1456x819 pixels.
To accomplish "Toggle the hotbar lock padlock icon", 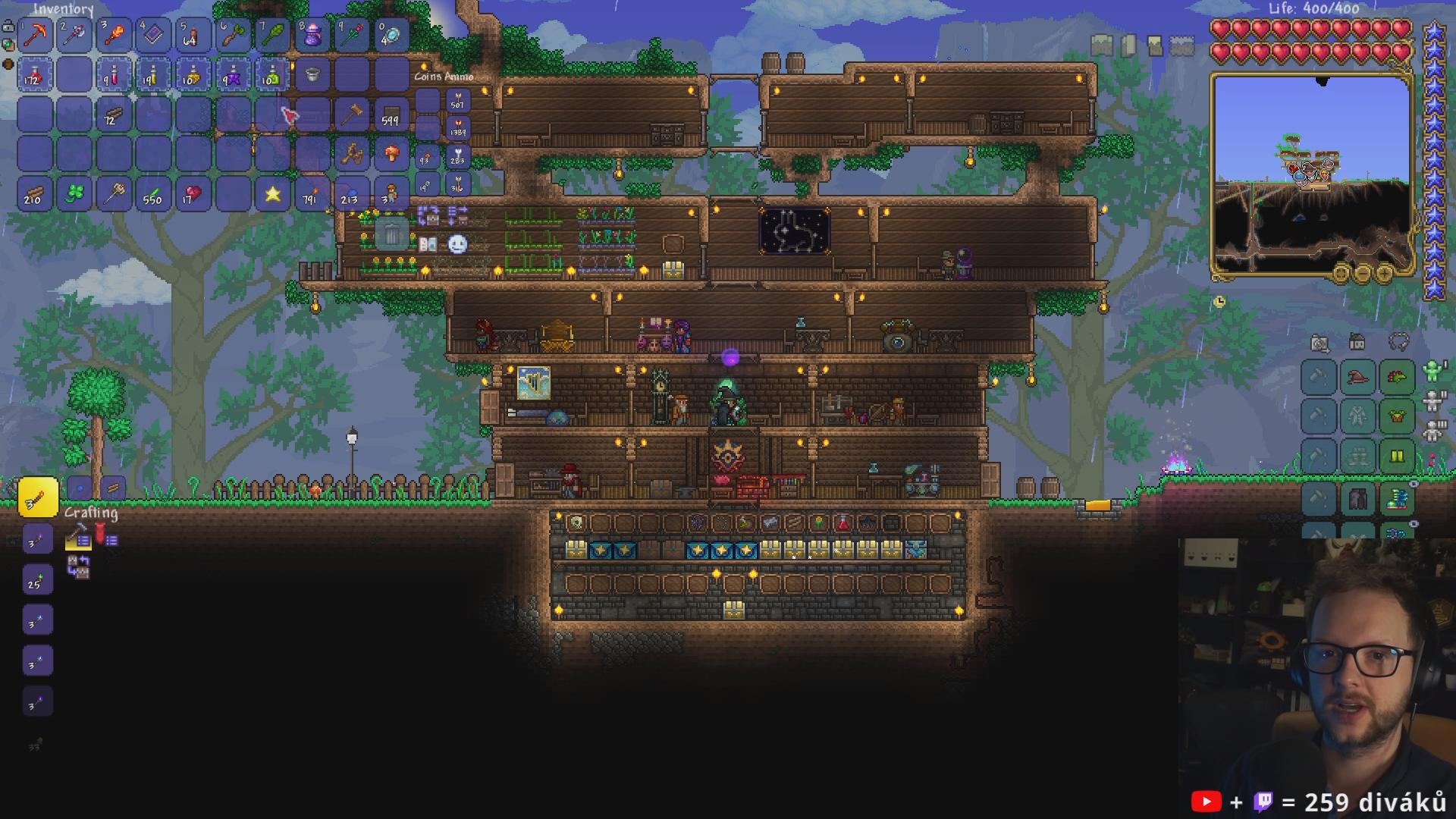I will [x=8, y=27].
